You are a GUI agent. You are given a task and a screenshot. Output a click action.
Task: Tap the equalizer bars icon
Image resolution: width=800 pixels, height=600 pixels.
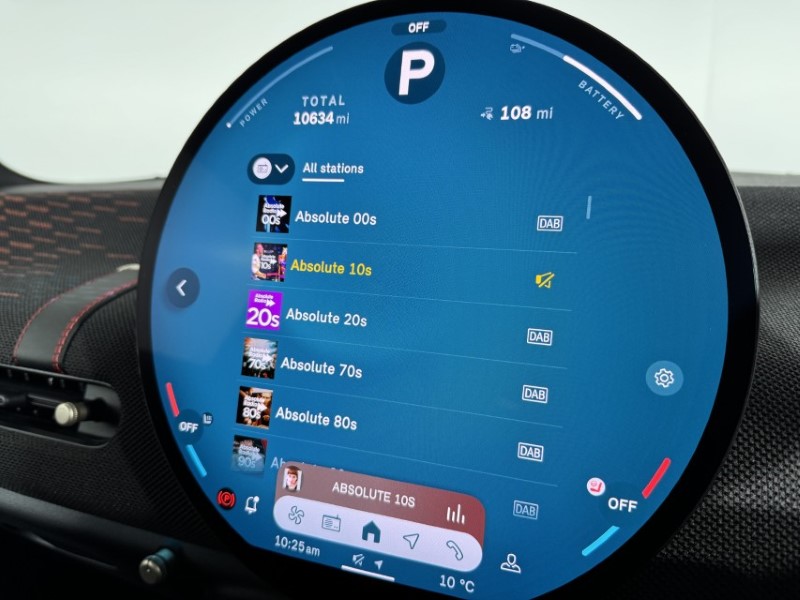(456, 514)
